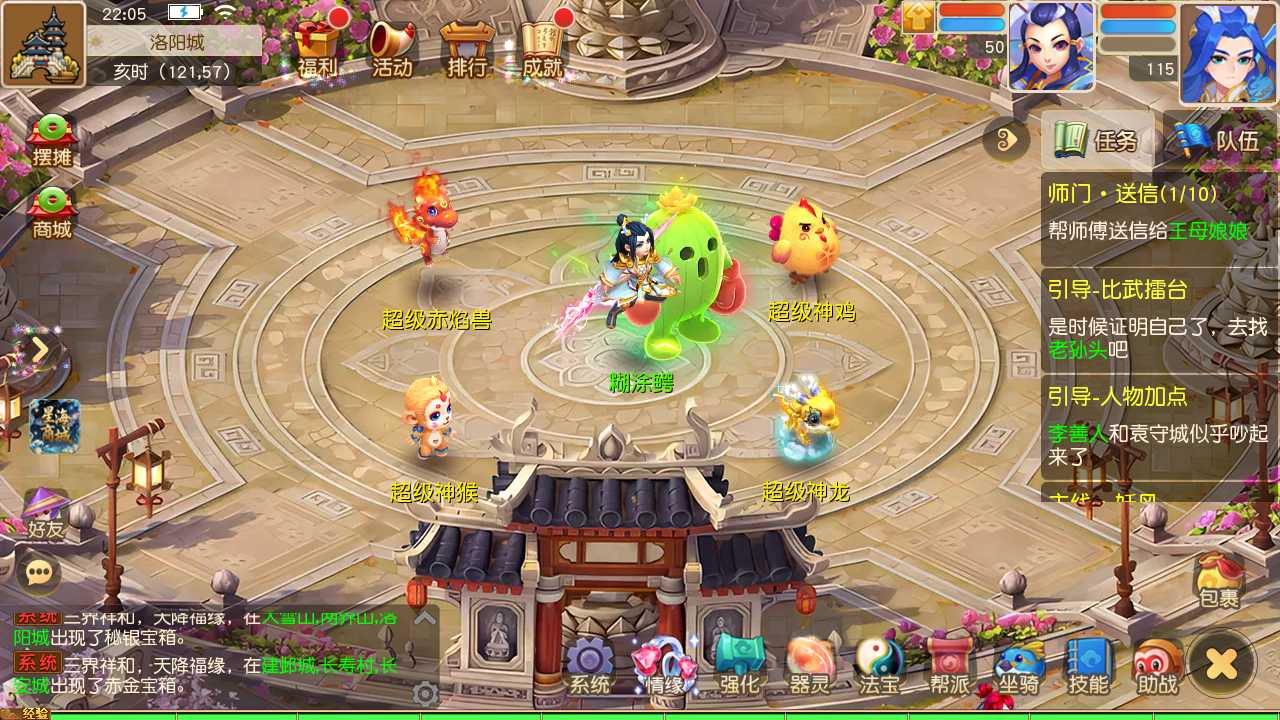Collapse the quest panel with its chevron
The height and width of the screenshot is (720, 1280).
[1006, 142]
